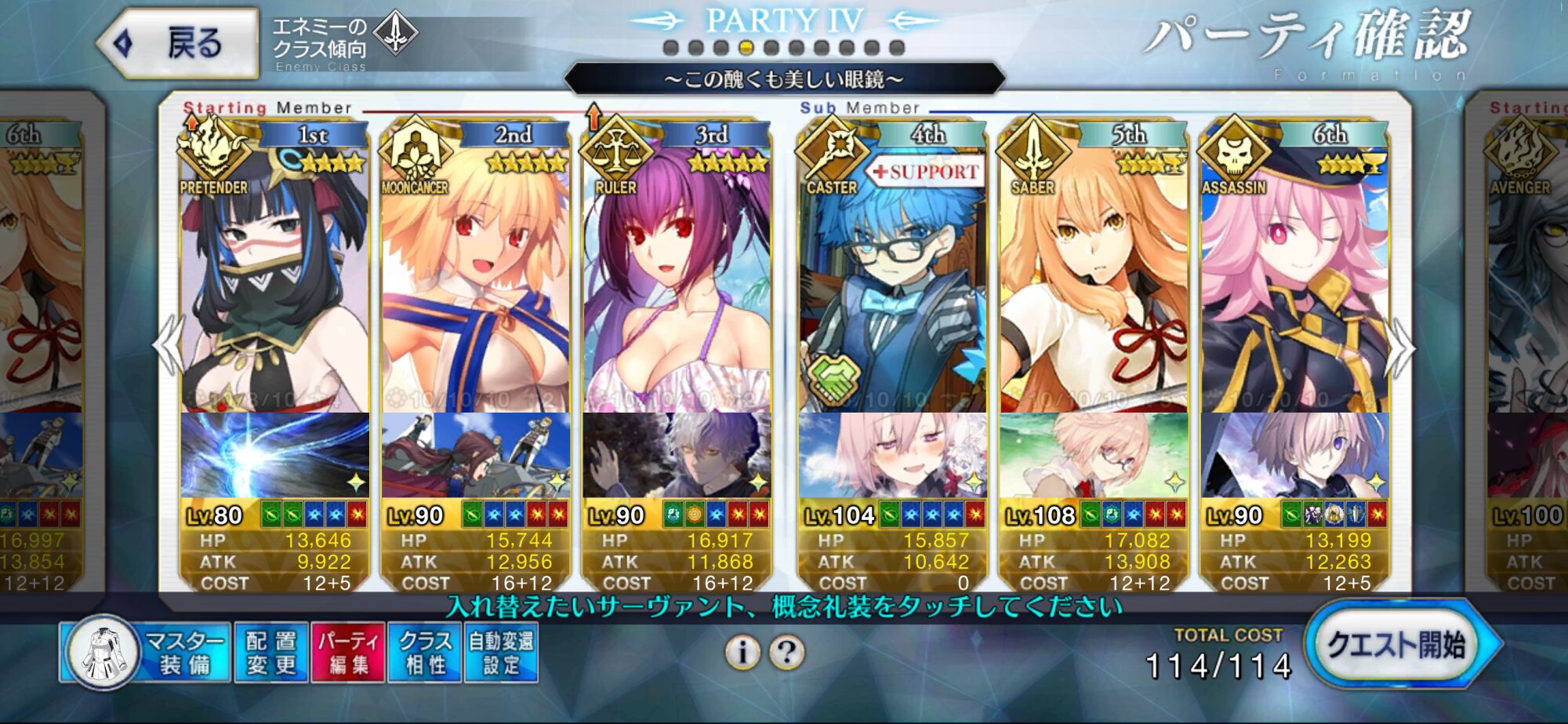Switch to previous party with left arrow
This screenshot has height=724, width=1568.
[x=168, y=345]
